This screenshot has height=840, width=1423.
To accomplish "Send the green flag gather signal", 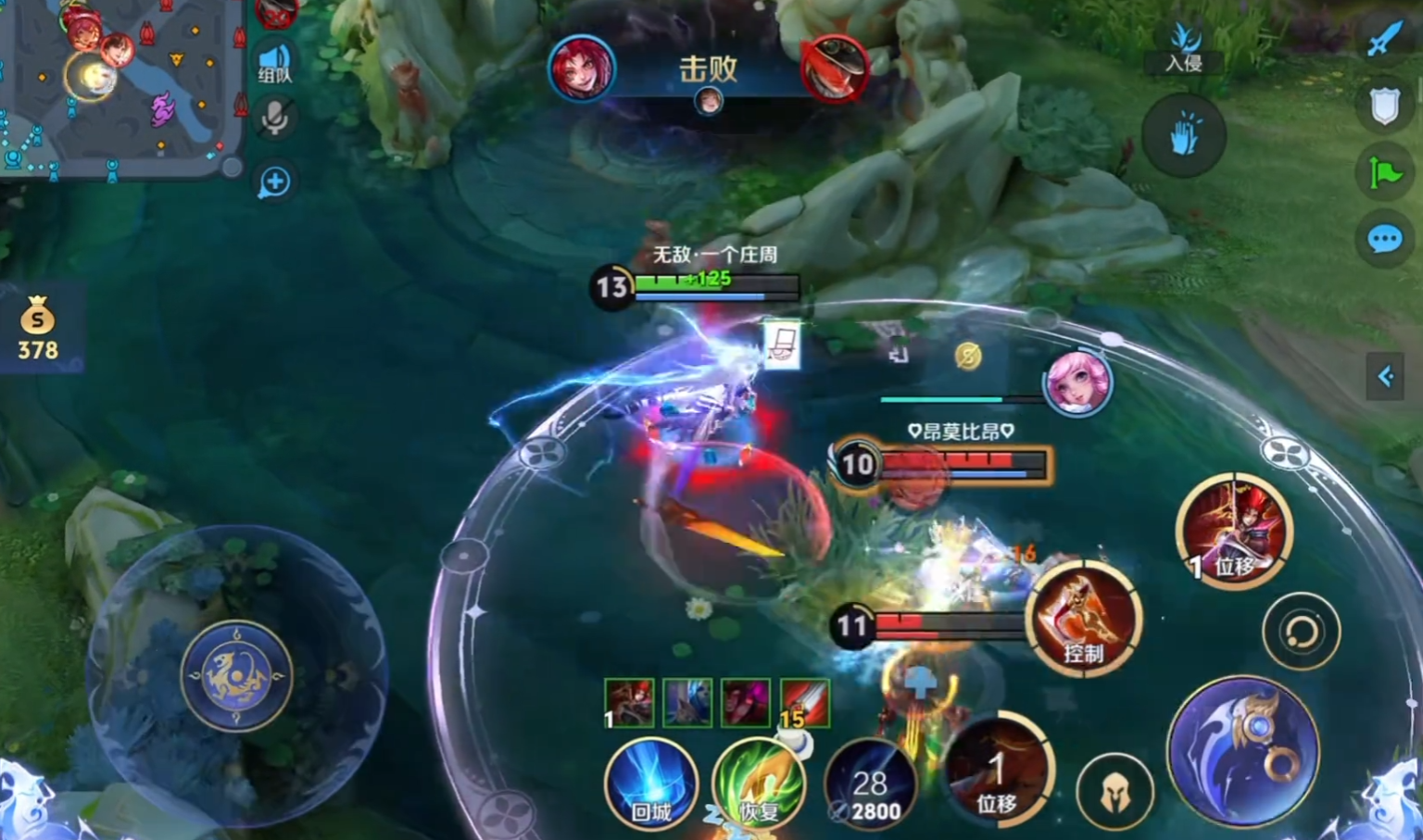I will pos(1384,172).
